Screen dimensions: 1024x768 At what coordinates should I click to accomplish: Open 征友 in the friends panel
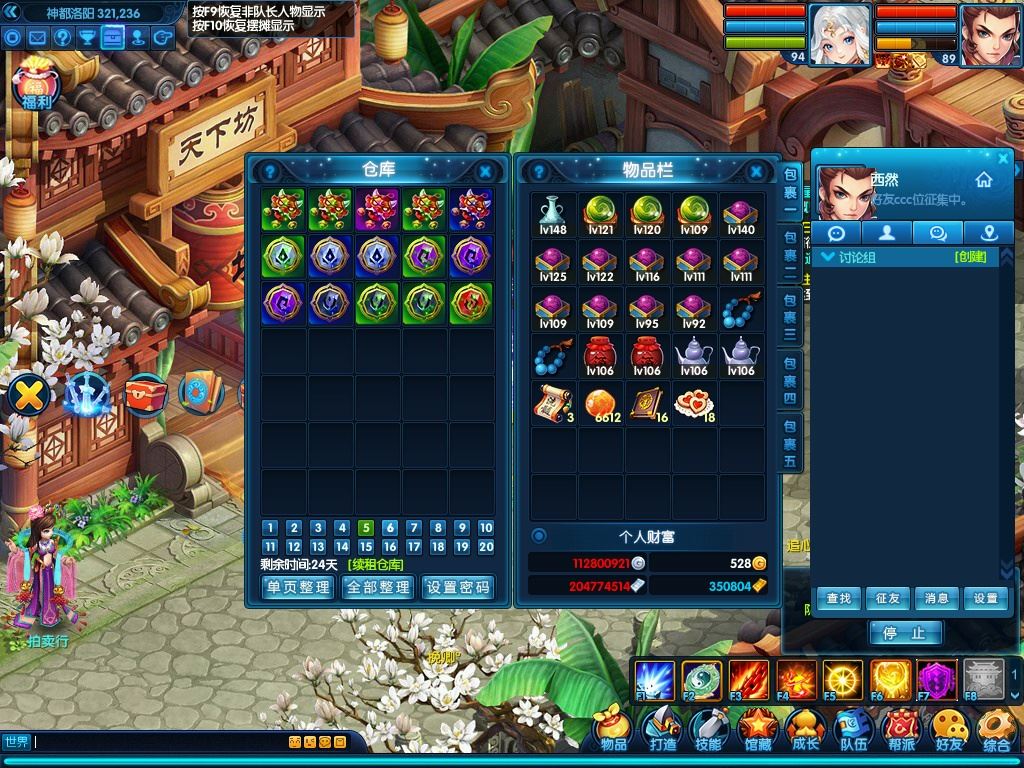[x=887, y=599]
